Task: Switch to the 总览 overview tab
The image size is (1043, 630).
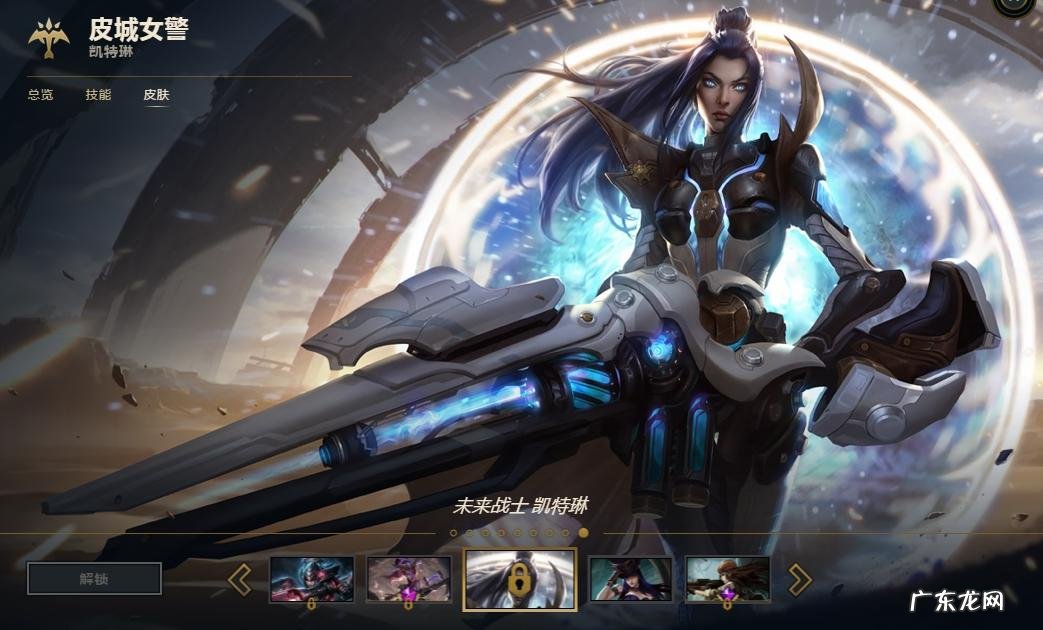Action: (x=40, y=95)
